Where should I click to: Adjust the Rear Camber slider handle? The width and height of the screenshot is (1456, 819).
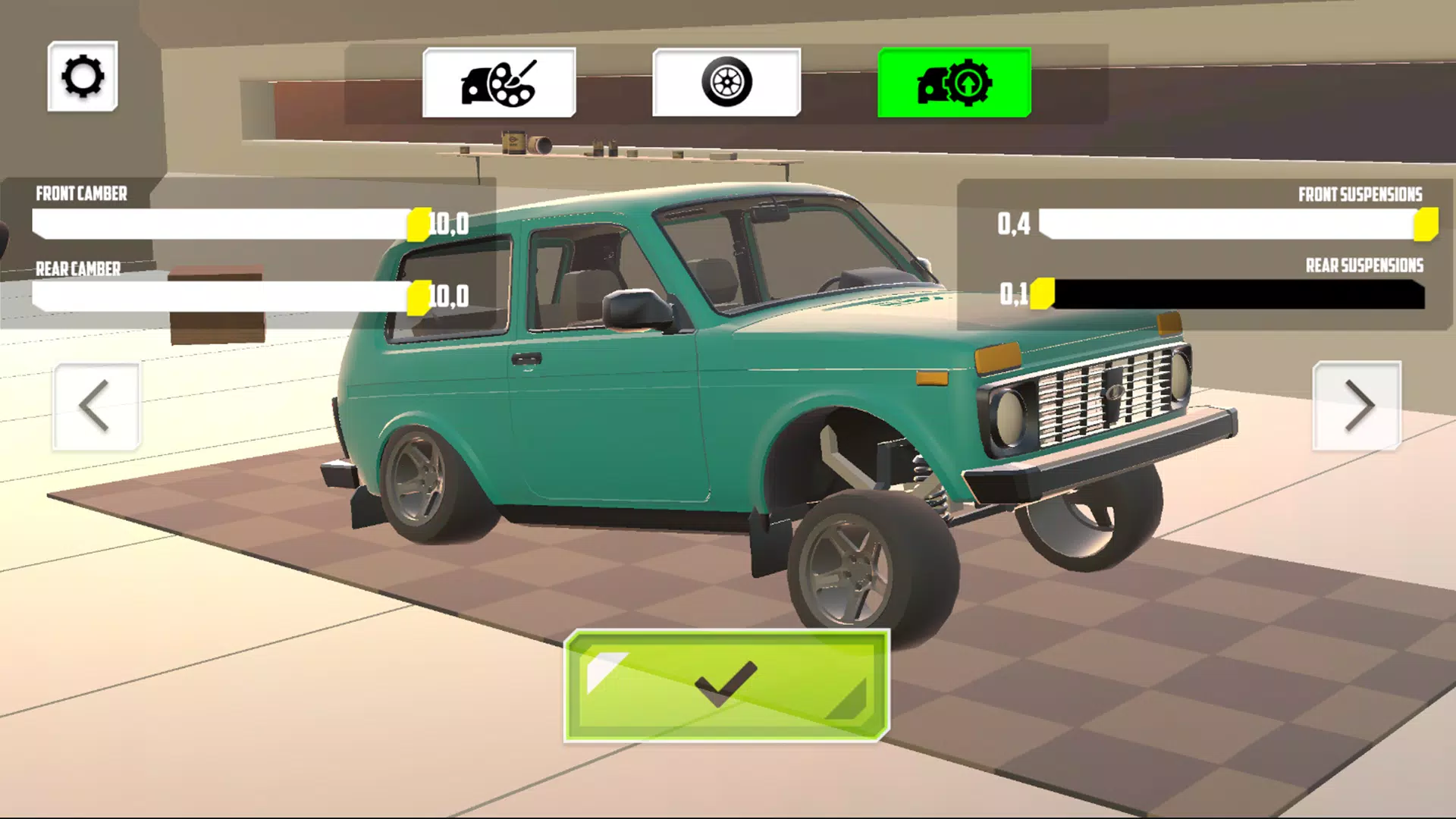419,296
